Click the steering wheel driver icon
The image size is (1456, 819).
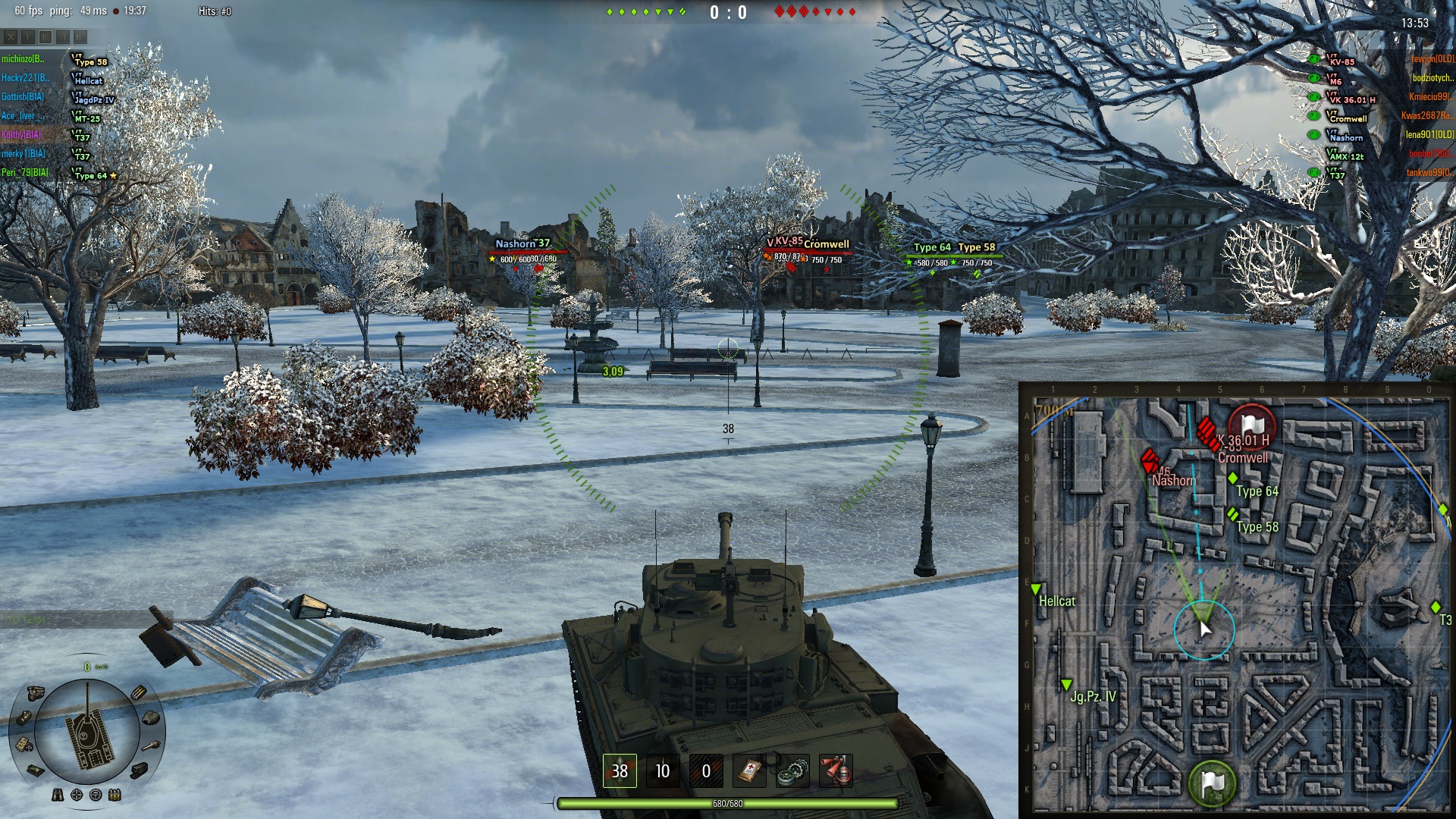pos(96,795)
